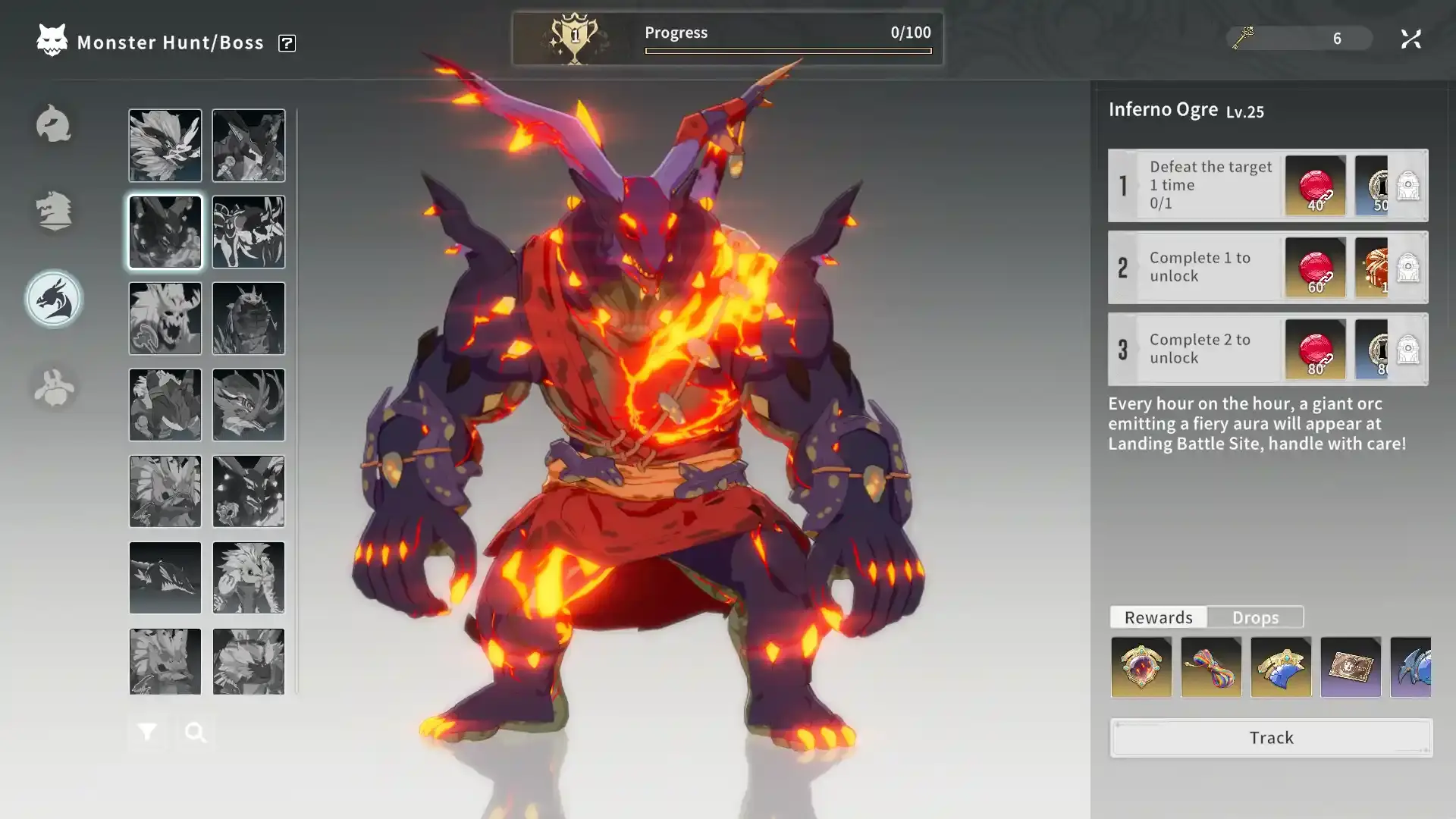The height and width of the screenshot is (819, 1456).
Task: Open the monster list filter
Action: coord(147,732)
